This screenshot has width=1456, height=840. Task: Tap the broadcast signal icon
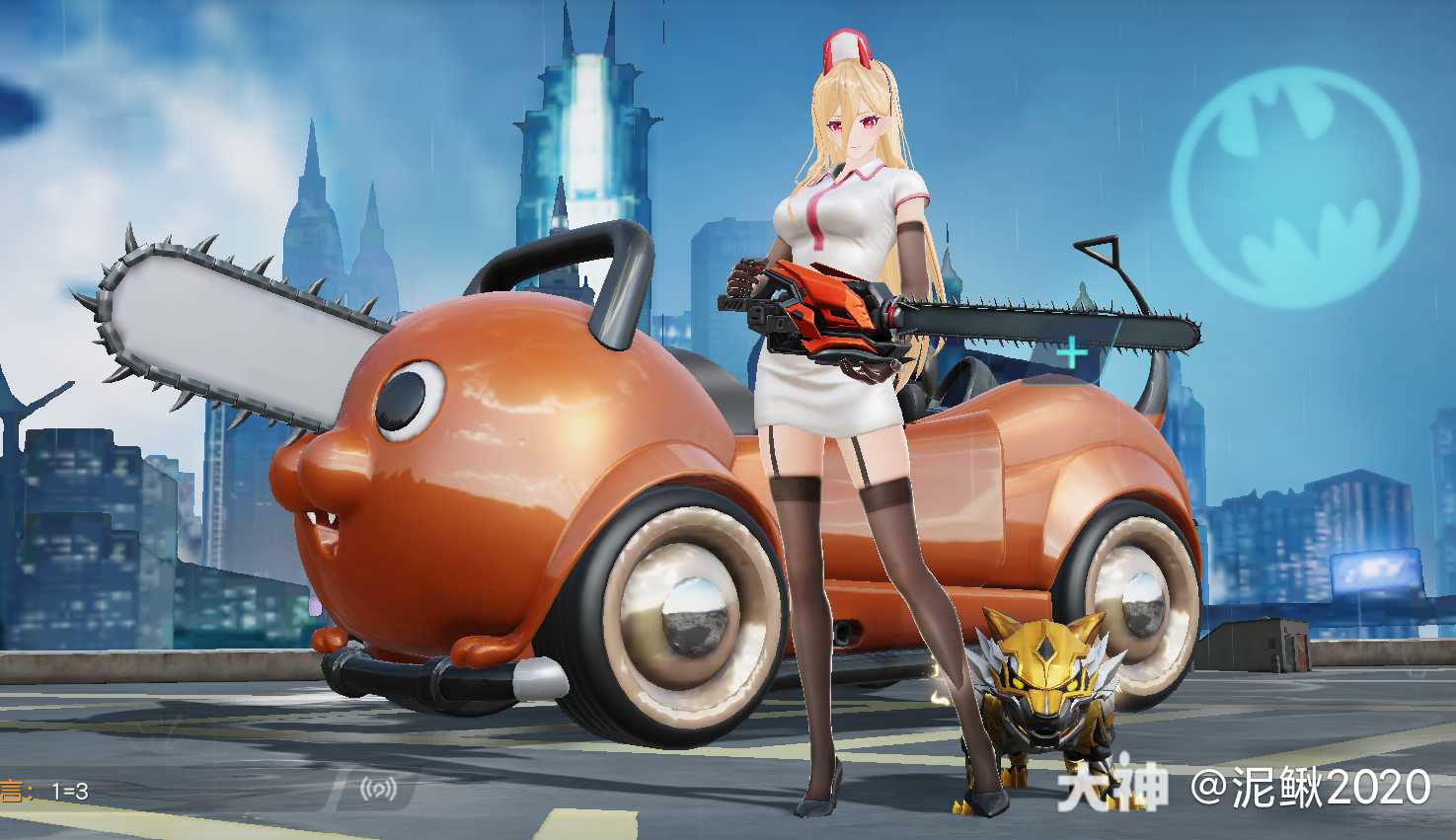coord(378,789)
